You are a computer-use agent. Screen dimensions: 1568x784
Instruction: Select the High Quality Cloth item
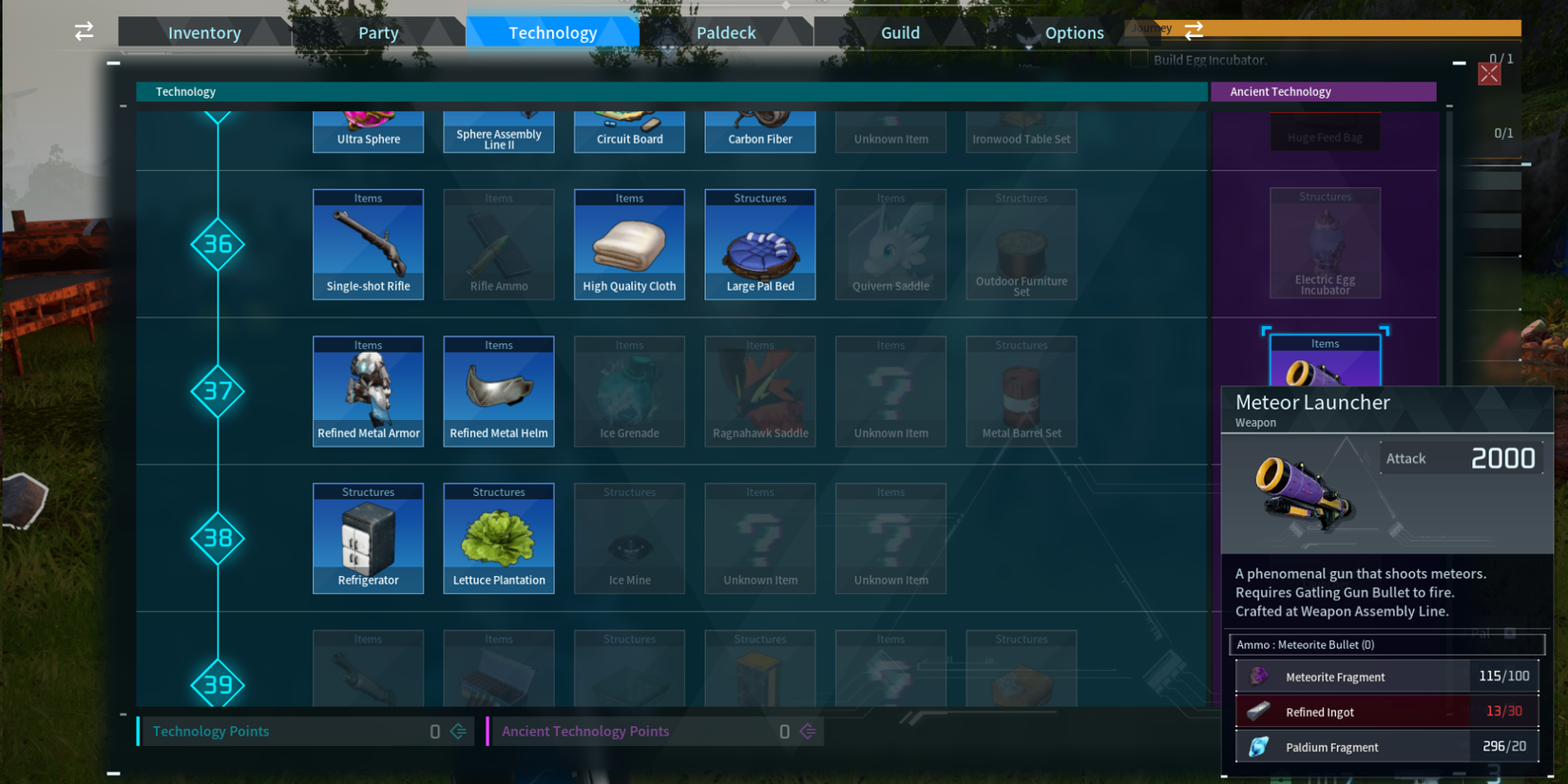[629, 244]
